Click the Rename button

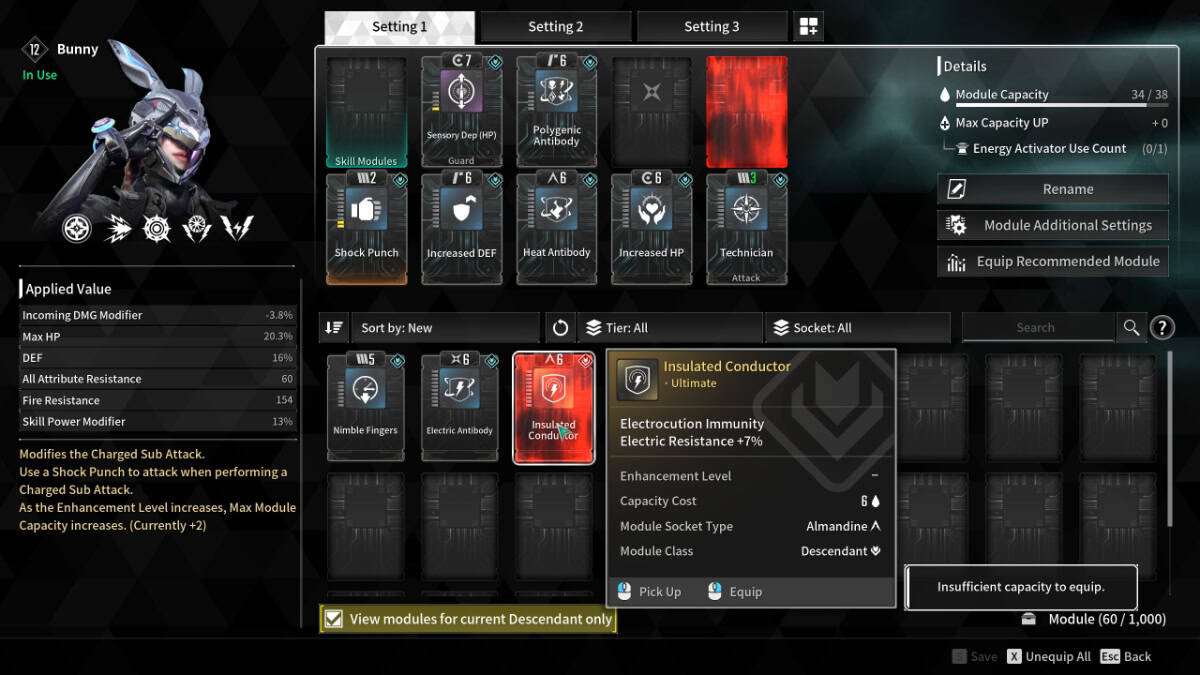[1053, 189]
